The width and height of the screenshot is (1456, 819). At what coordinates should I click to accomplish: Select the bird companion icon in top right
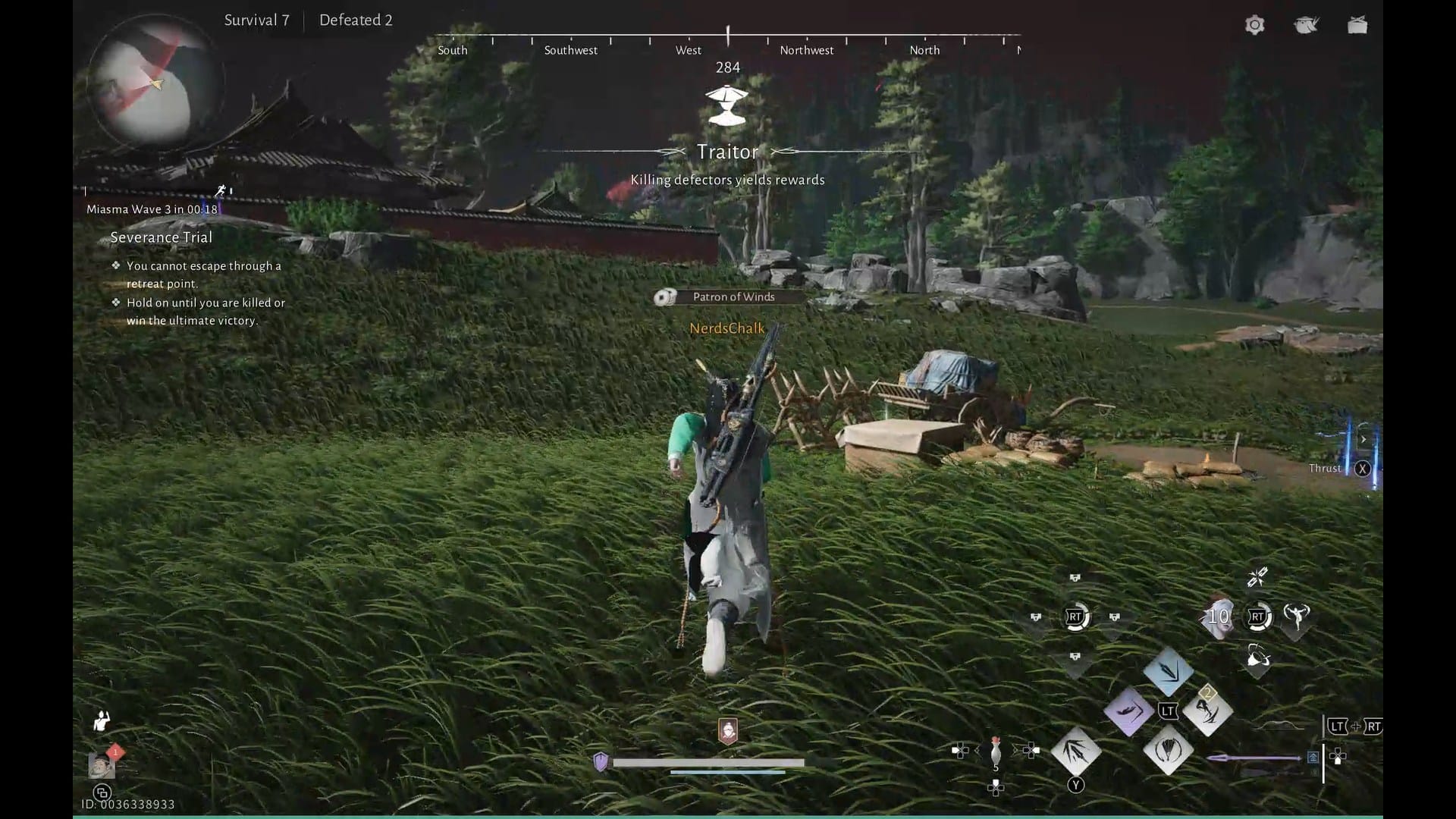(1306, 25)
